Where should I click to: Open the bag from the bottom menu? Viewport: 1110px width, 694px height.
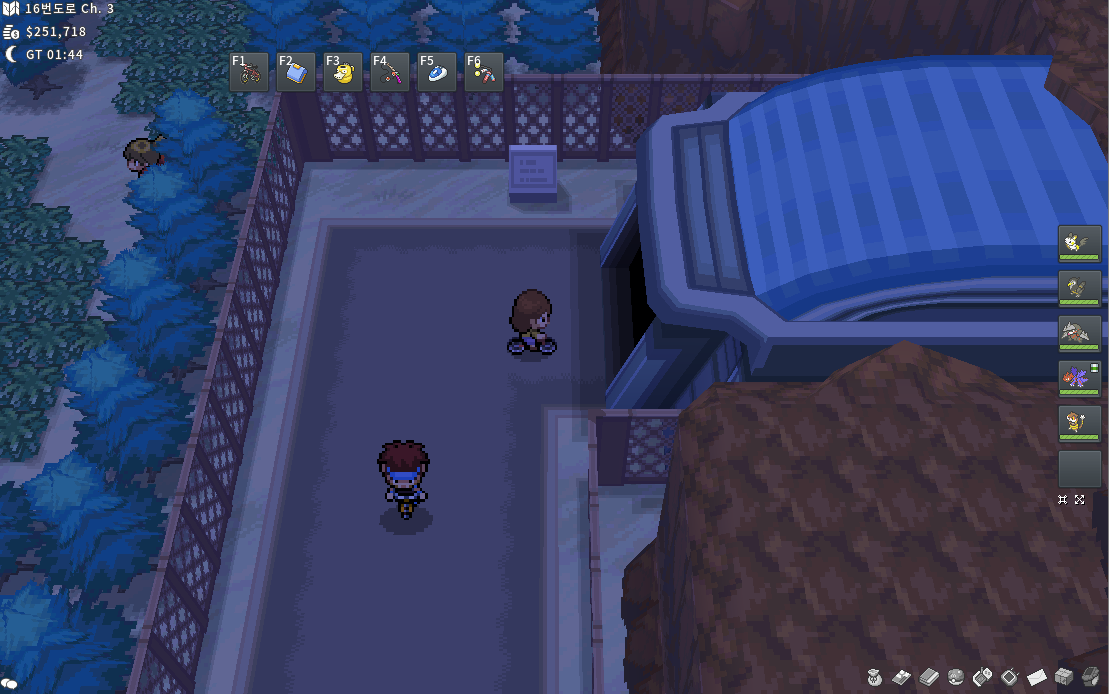875,677
